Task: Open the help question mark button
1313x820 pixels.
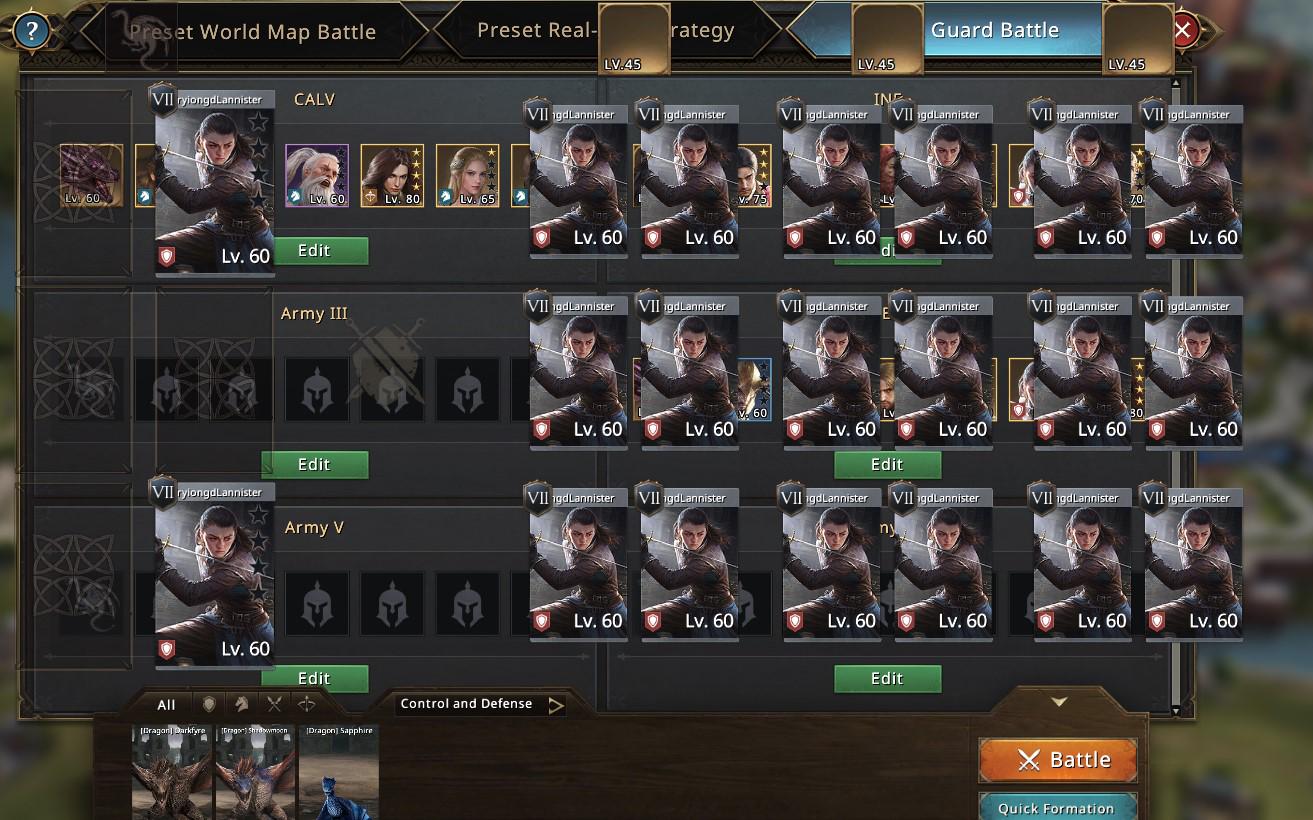Action: coord(31,31)
